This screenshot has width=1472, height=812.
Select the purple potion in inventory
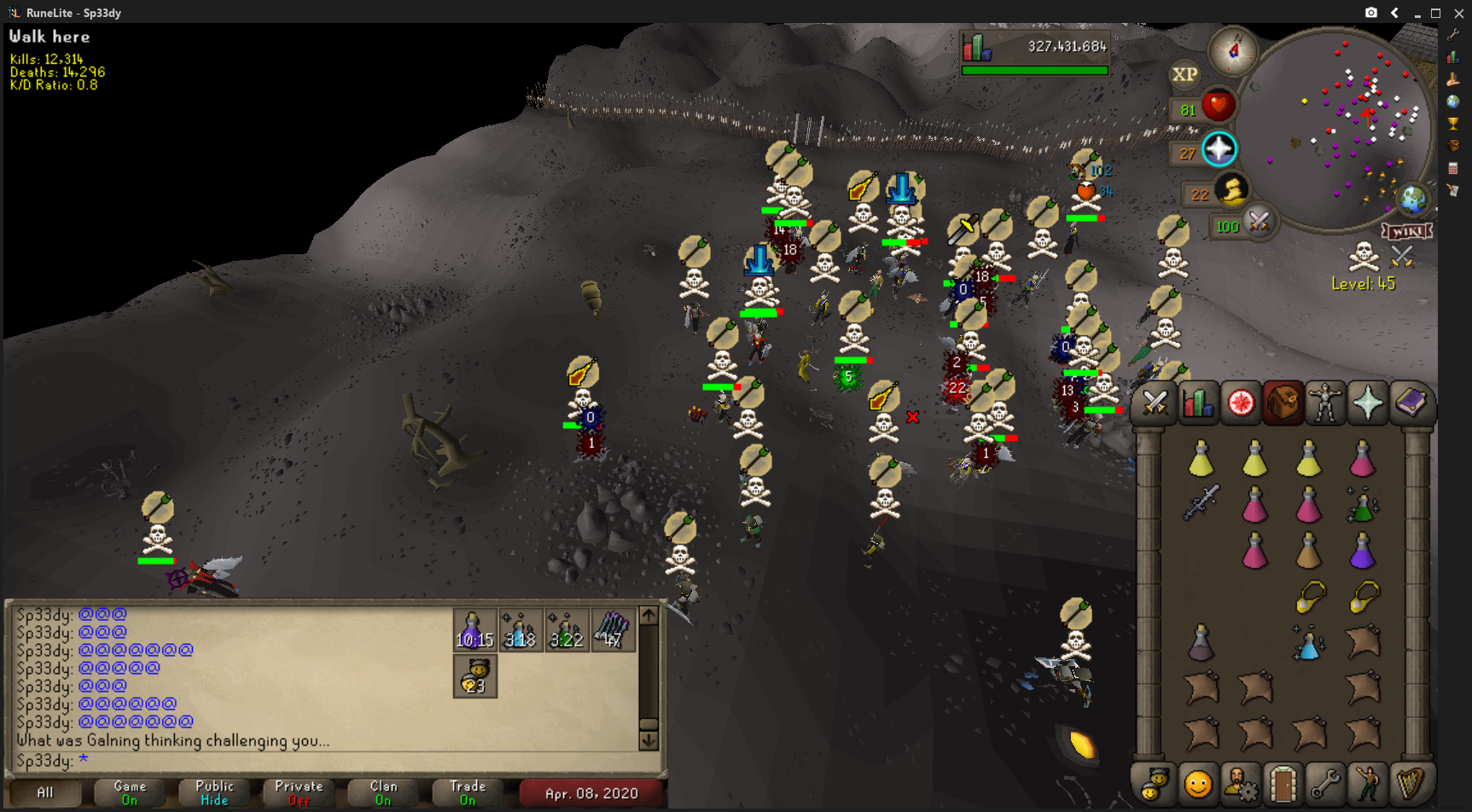click(1362, 551)
